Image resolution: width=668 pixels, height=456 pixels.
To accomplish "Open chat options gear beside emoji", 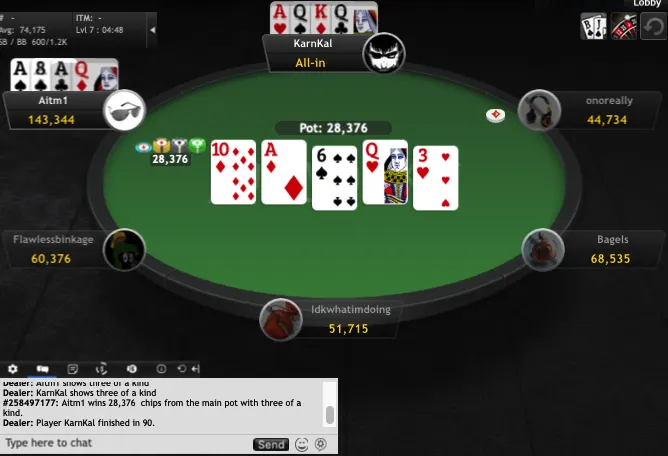I will (321, 444).
